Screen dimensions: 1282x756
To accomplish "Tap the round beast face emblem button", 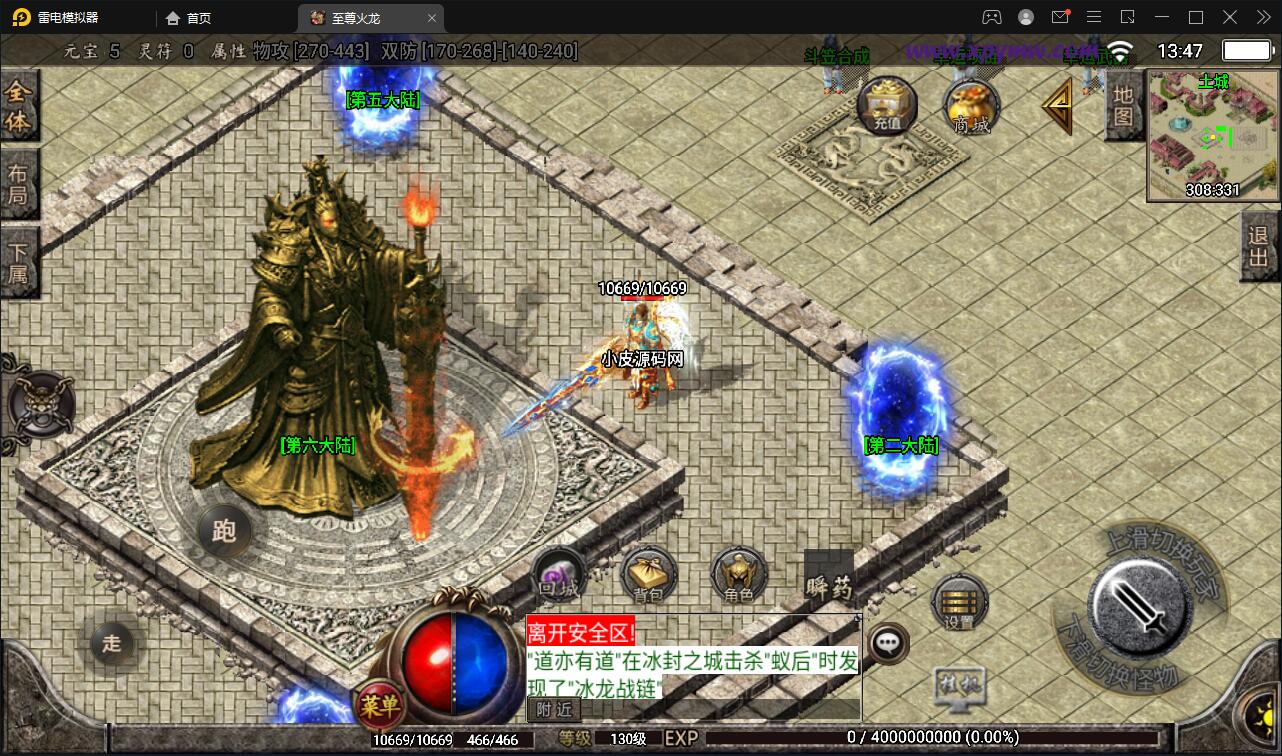I will pos(40,405).
